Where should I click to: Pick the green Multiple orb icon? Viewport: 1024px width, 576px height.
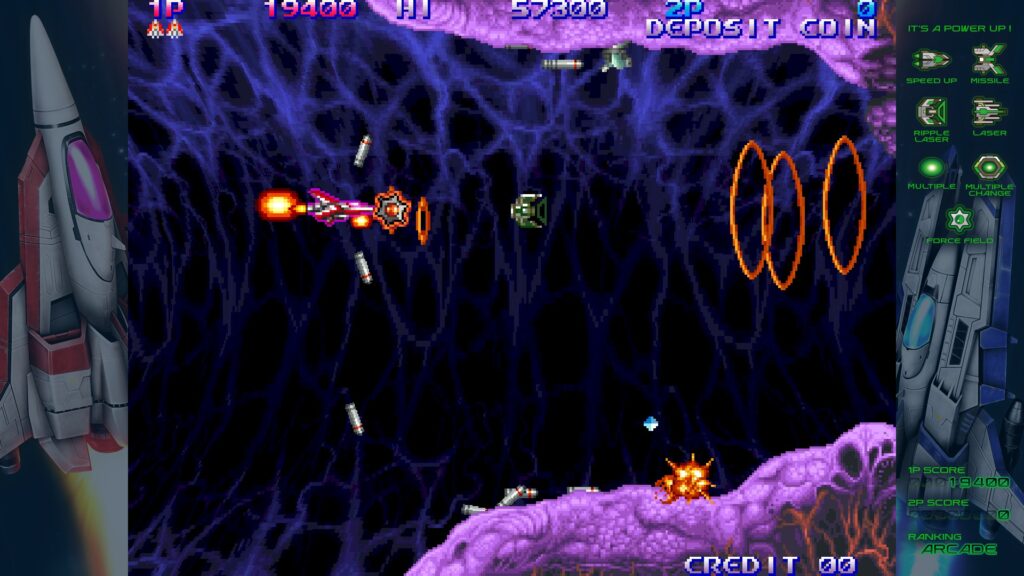point(932,166)
